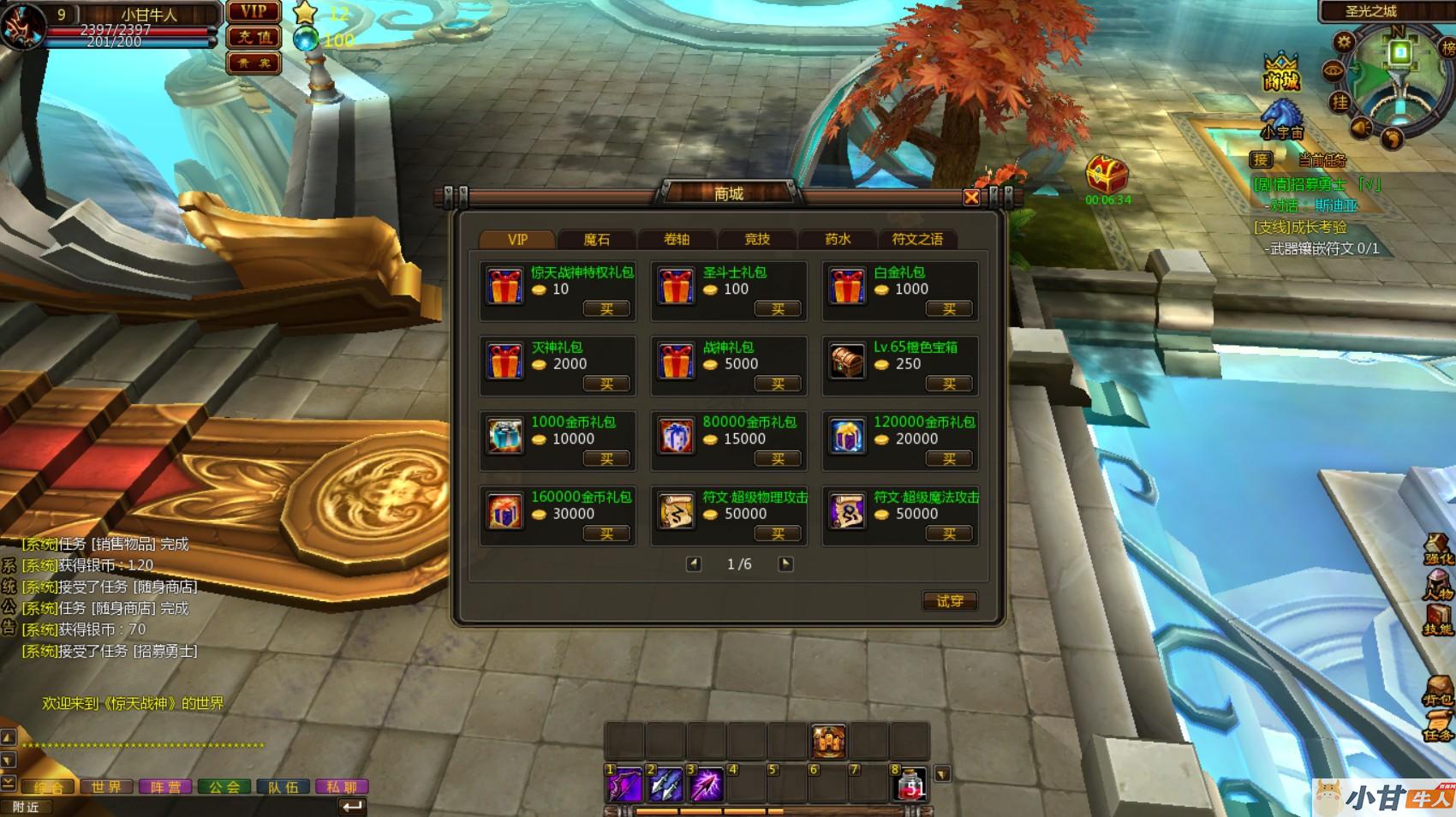The width and height of the screenshot is (1456, 817).
Task: Buy the 圣斗士礼包 gift pack
Action: pyautogui.click(x=778, y=309)
